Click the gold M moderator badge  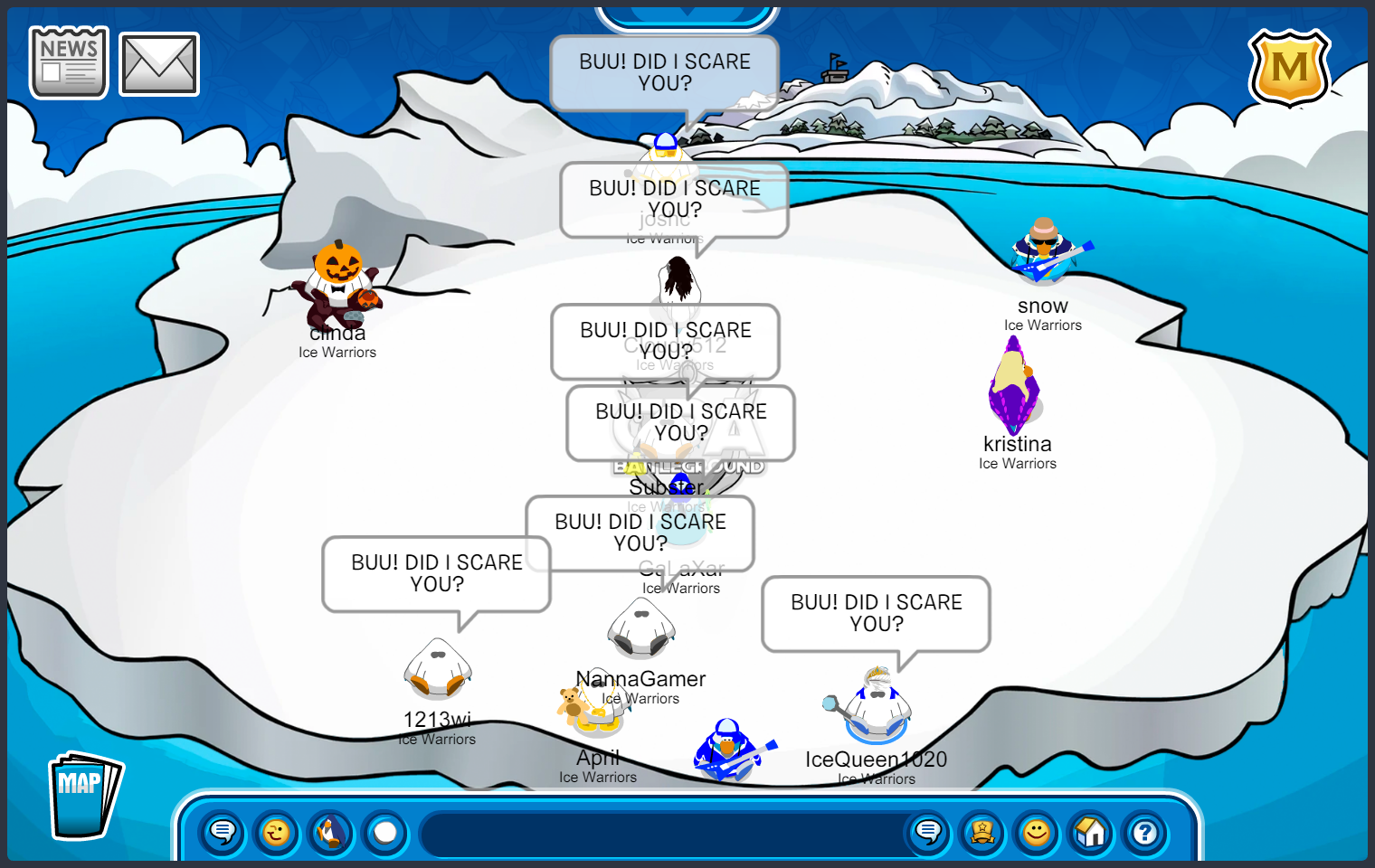pos(1289,67)
